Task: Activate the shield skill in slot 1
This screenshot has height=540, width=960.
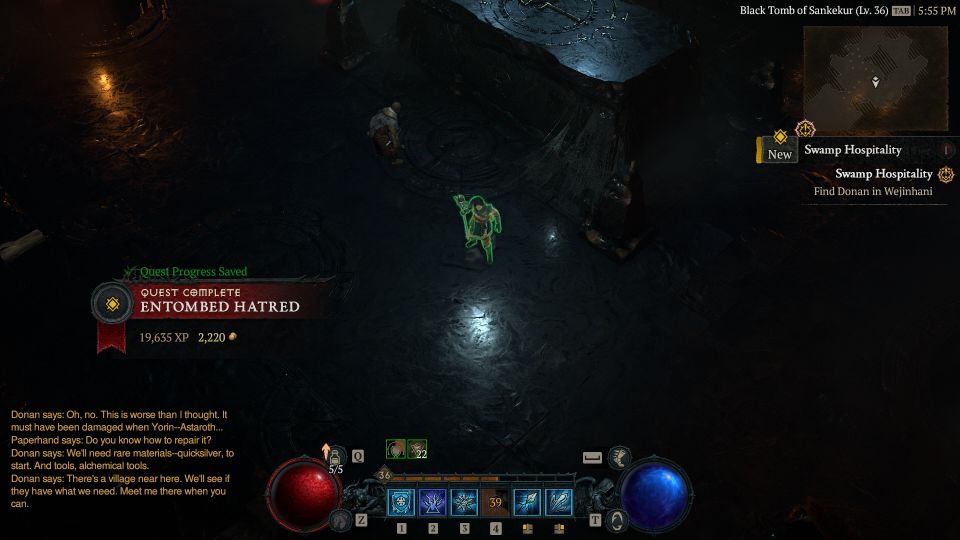Action: click(402, 503)
